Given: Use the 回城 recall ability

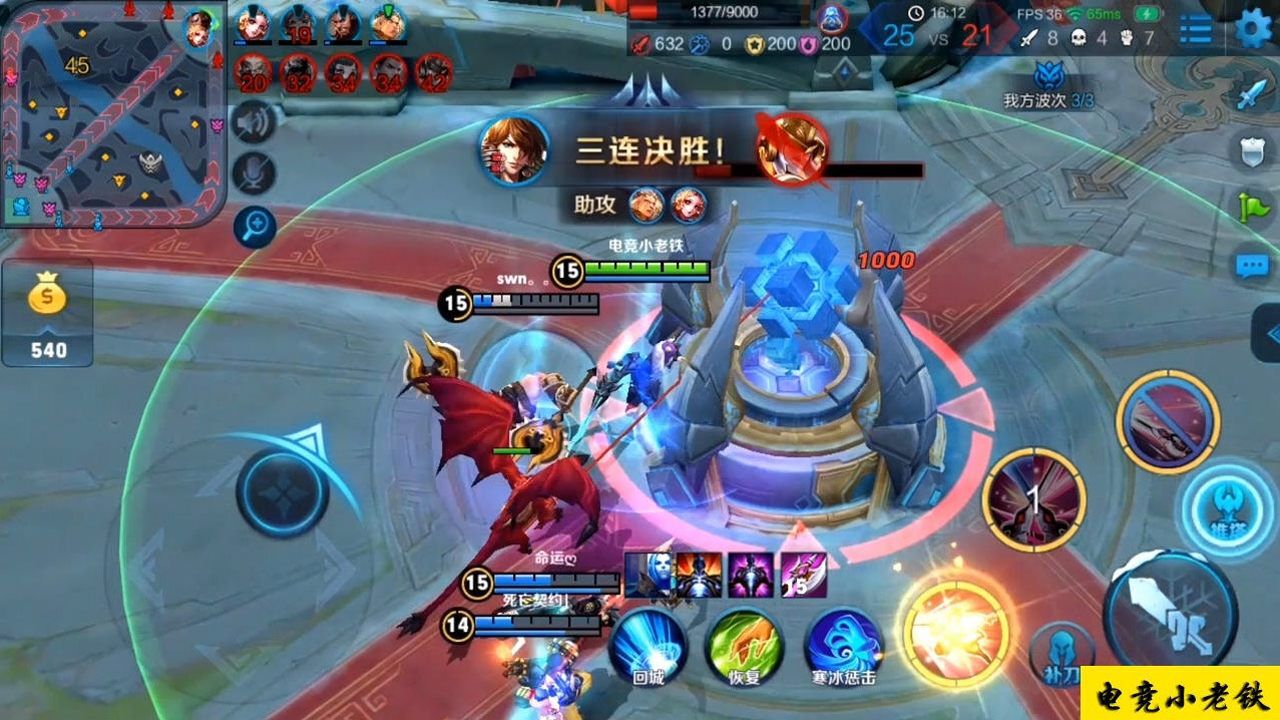Looking at the screenshot, I should click(x=648, y=645).
